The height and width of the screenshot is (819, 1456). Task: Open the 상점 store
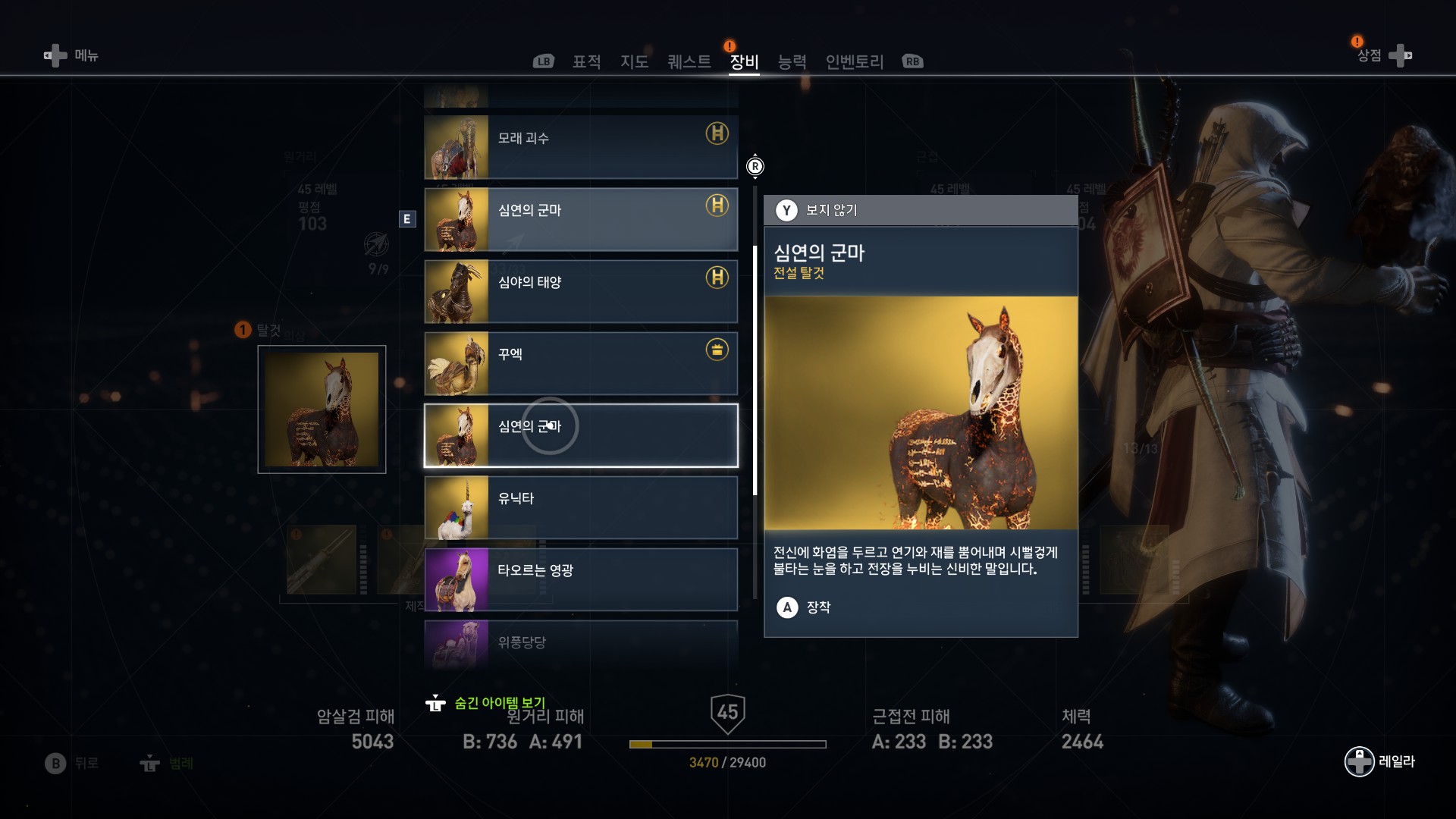pyautogui.click(x=1382, y=55)
